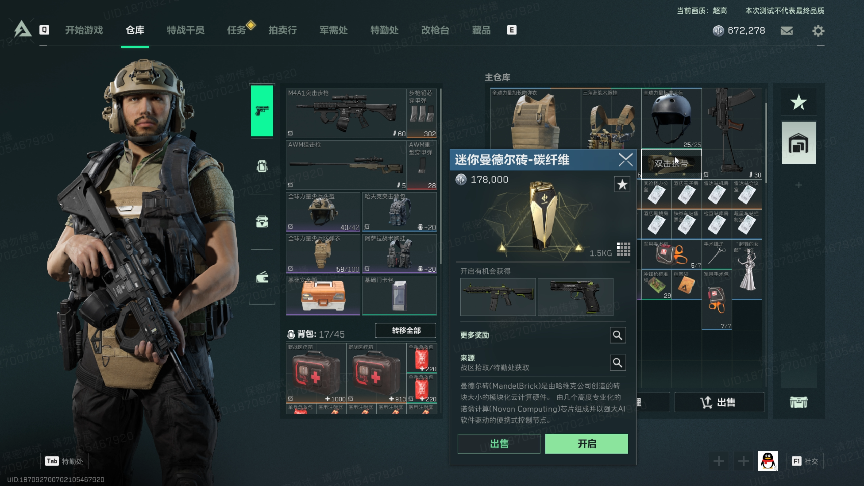The width and height of the screenshot is (864, 486).
Task: Open the 改枪台 gunsmith tab
Action: tap(435, 30)
